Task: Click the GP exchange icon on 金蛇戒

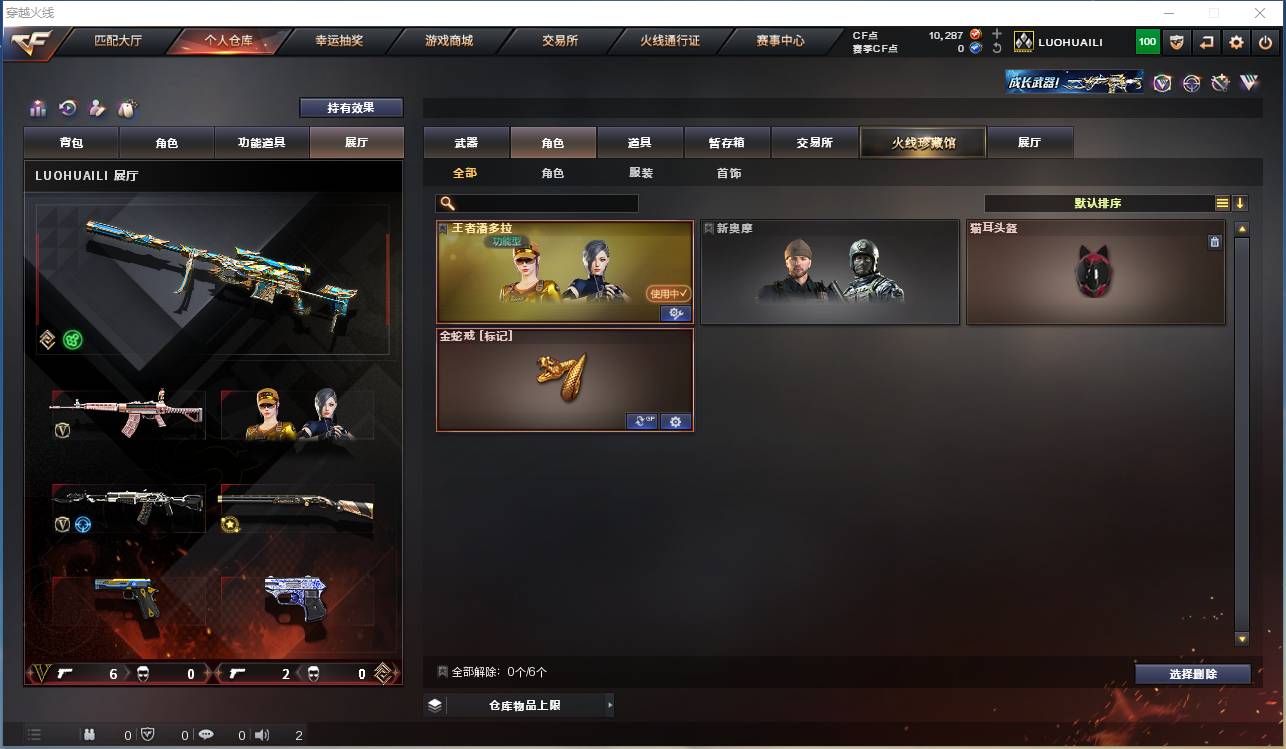Action: point(642,421)
